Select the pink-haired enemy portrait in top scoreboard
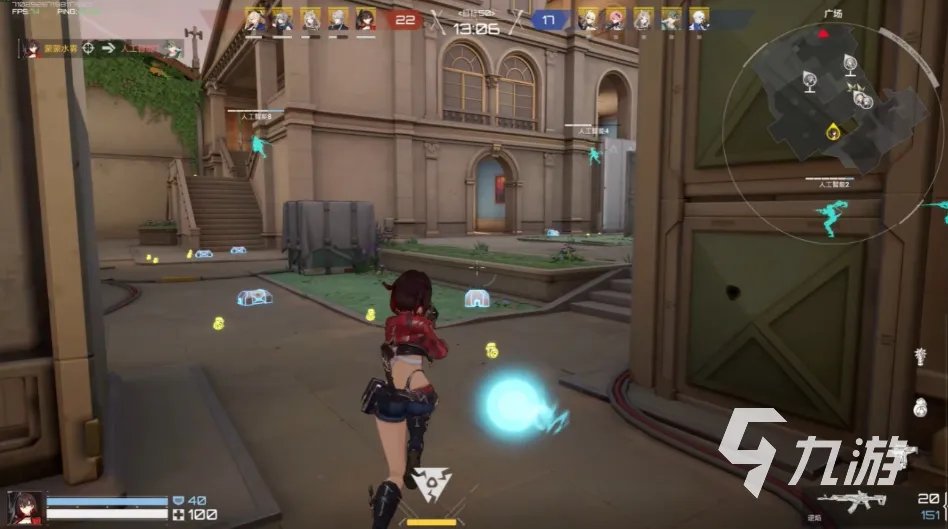Viewport: 948px width, 529px height. [617, 19]
